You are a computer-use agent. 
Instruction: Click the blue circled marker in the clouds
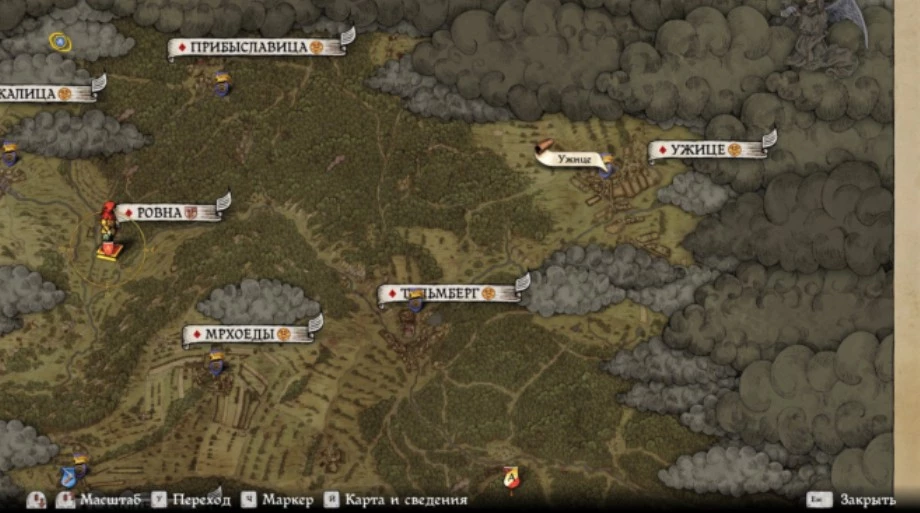pyautogui.click(x=59, y=42)
